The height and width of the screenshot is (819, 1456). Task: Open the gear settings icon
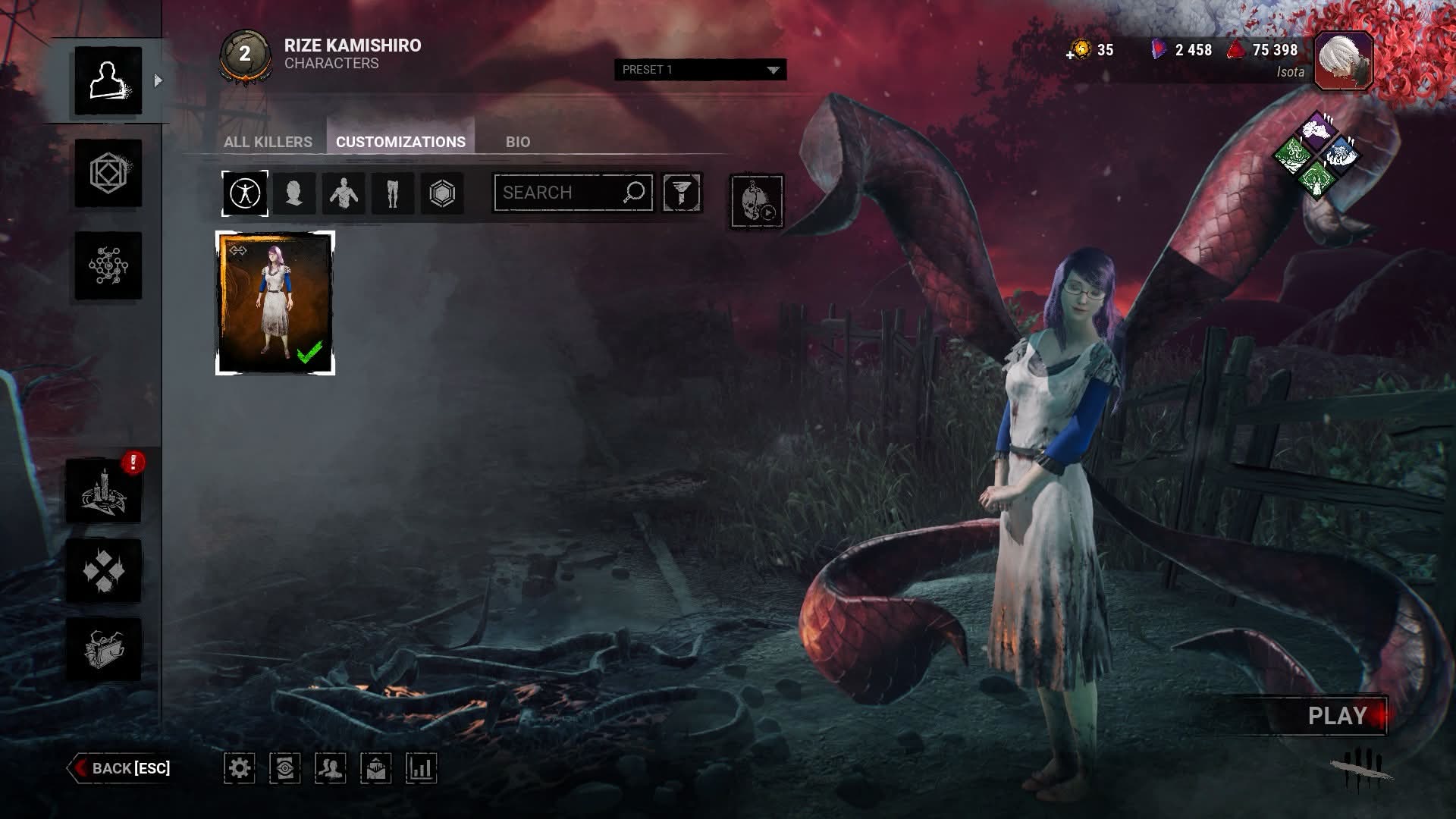[240, 768]
